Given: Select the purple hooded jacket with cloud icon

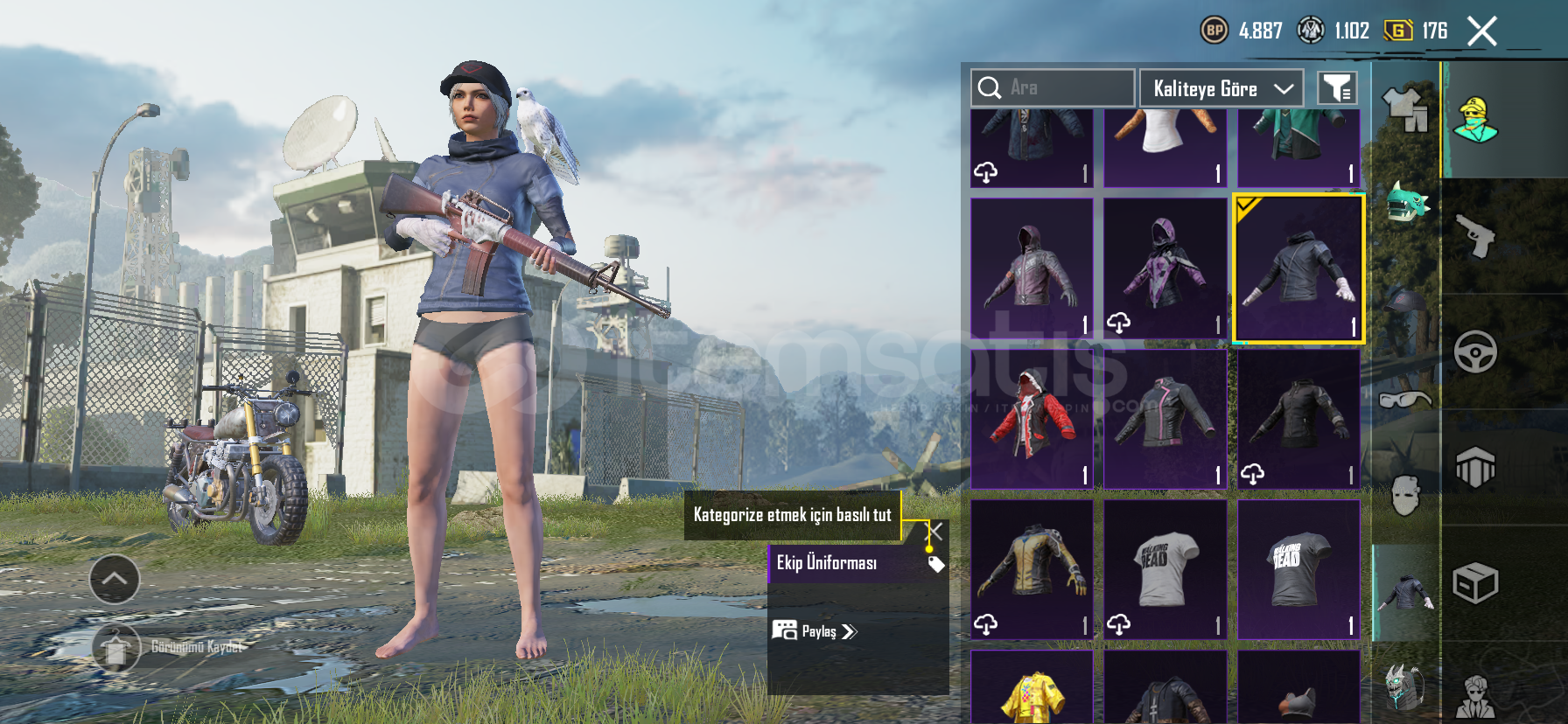Looking at the screenshot, I should [x=1165, y=268].
